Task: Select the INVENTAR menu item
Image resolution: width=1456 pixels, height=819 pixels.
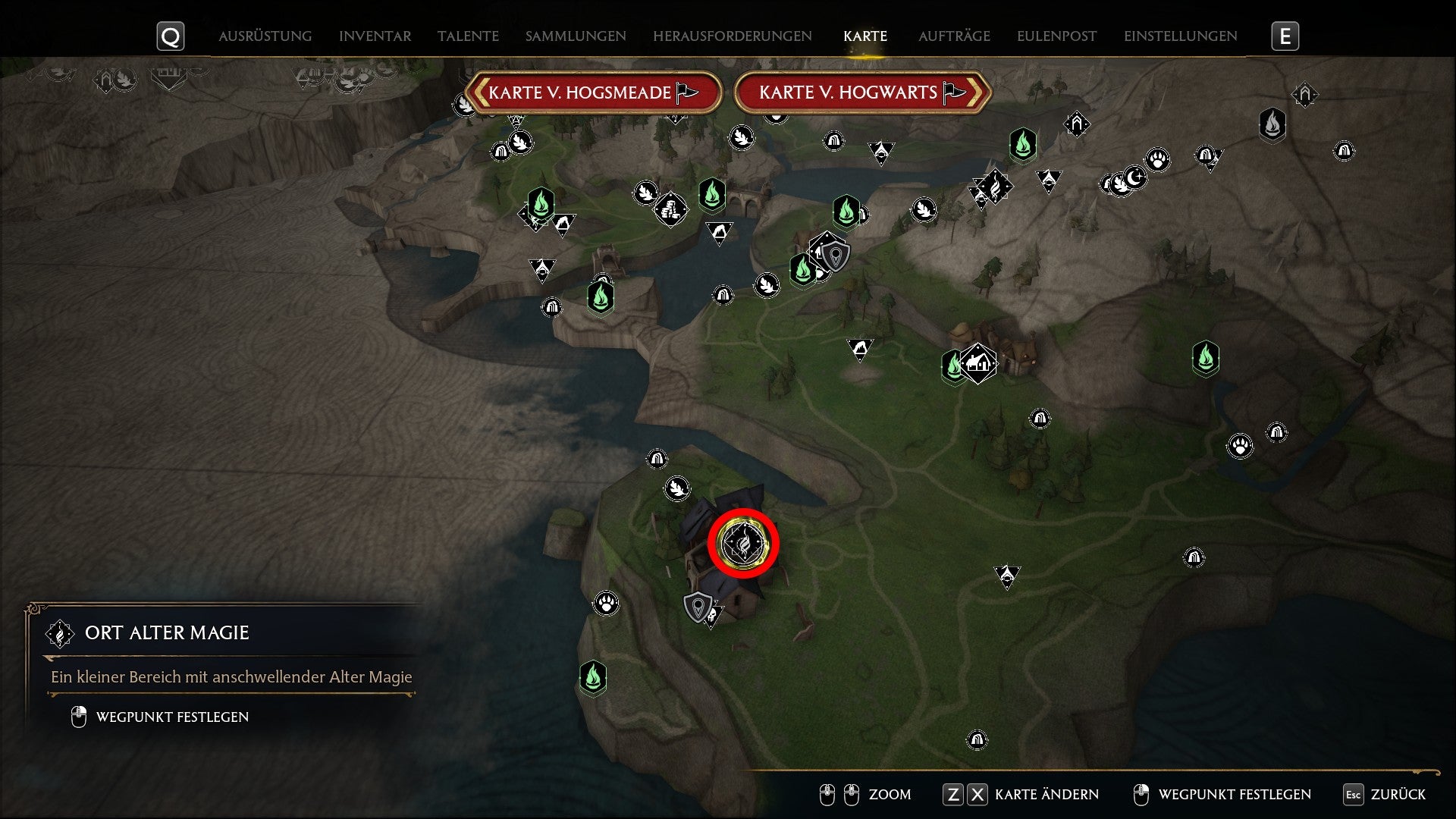Action: (375, 35)
